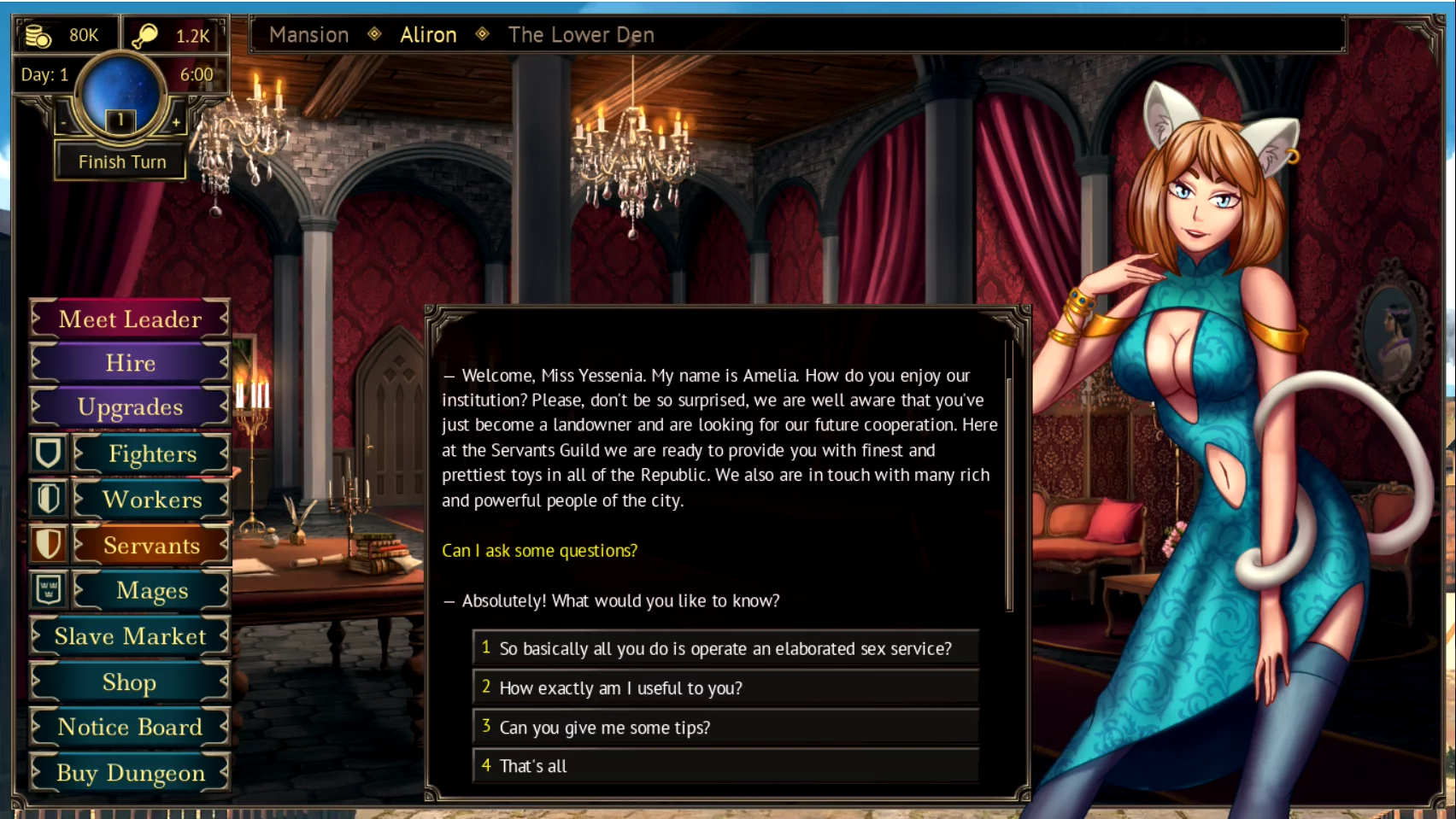Screen dimensions: 1456x819
Task: Ask "Can you give me some tips?"
Action: tap(725, 728)
